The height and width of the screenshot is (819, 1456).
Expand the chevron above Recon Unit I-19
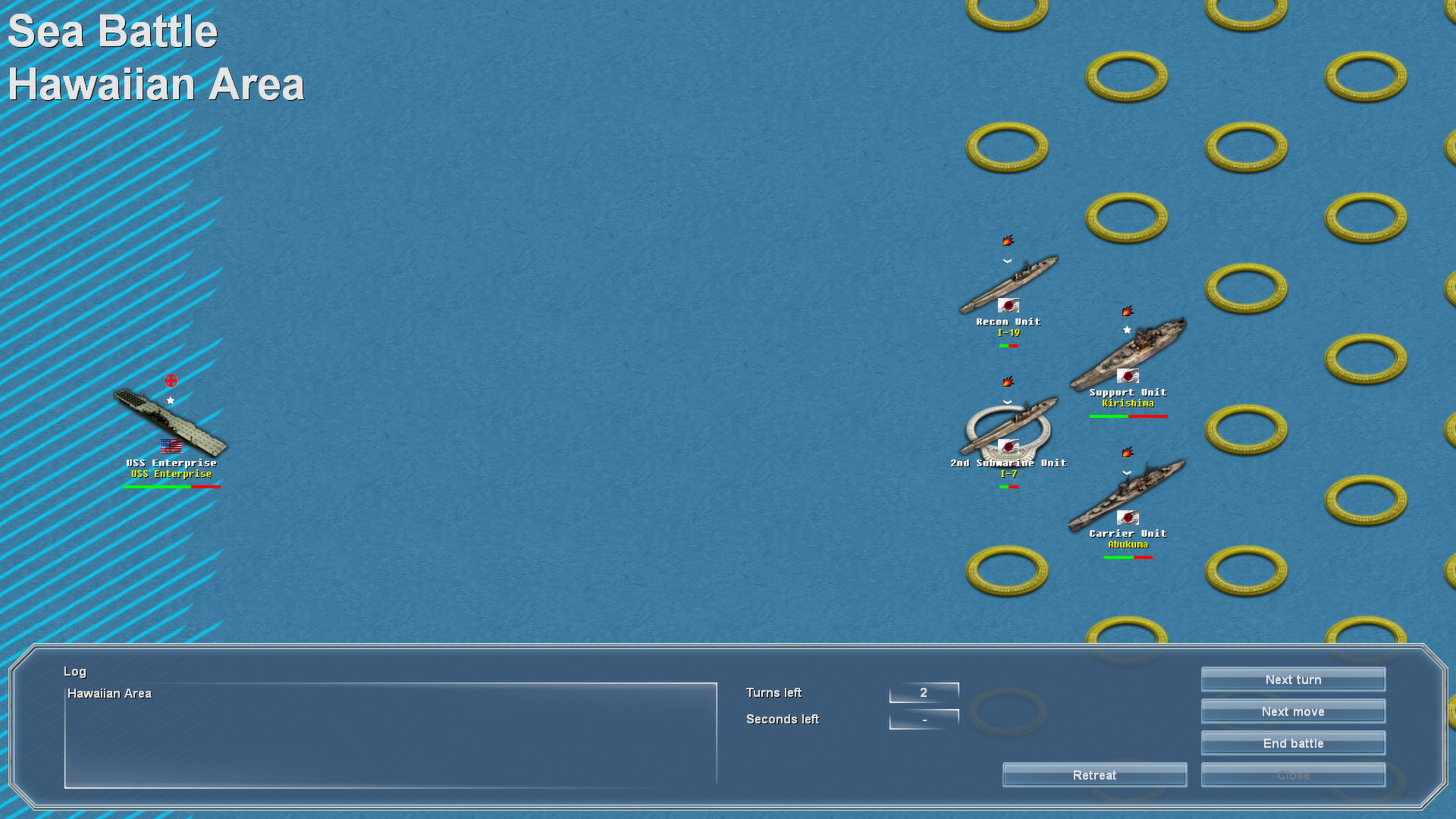1006,260
